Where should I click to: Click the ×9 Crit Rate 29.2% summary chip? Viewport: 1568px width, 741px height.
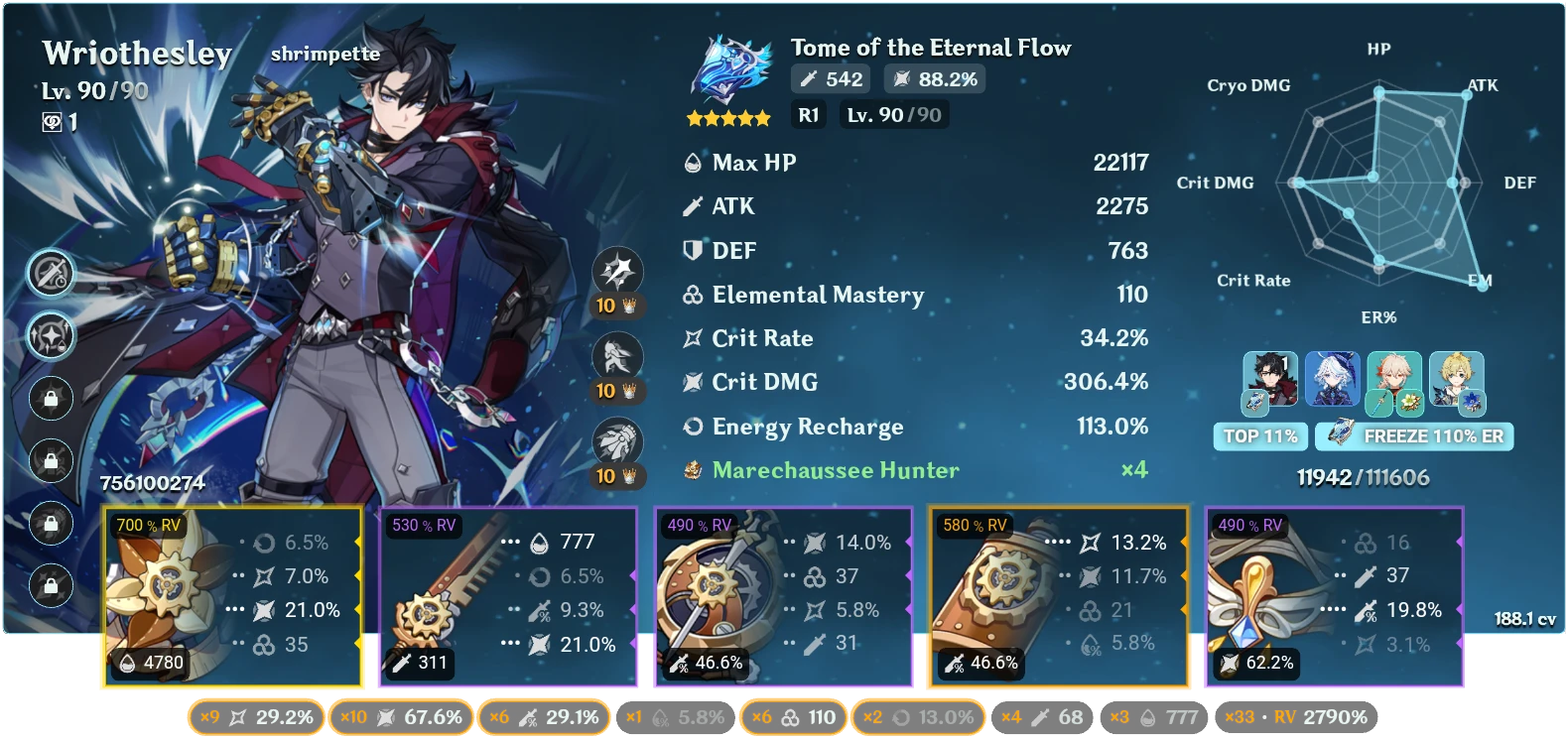click(x=256, y=716)
